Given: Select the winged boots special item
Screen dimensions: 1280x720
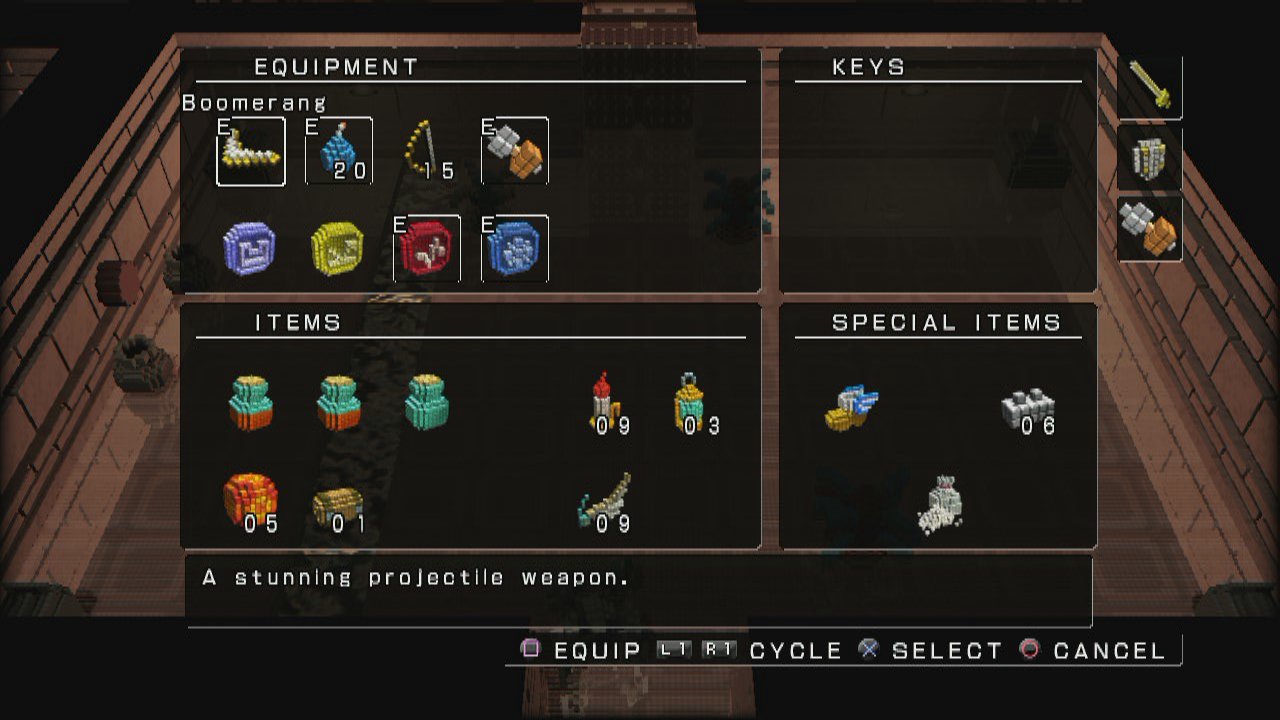Looking at the screenshot, I should pos(852,407).
